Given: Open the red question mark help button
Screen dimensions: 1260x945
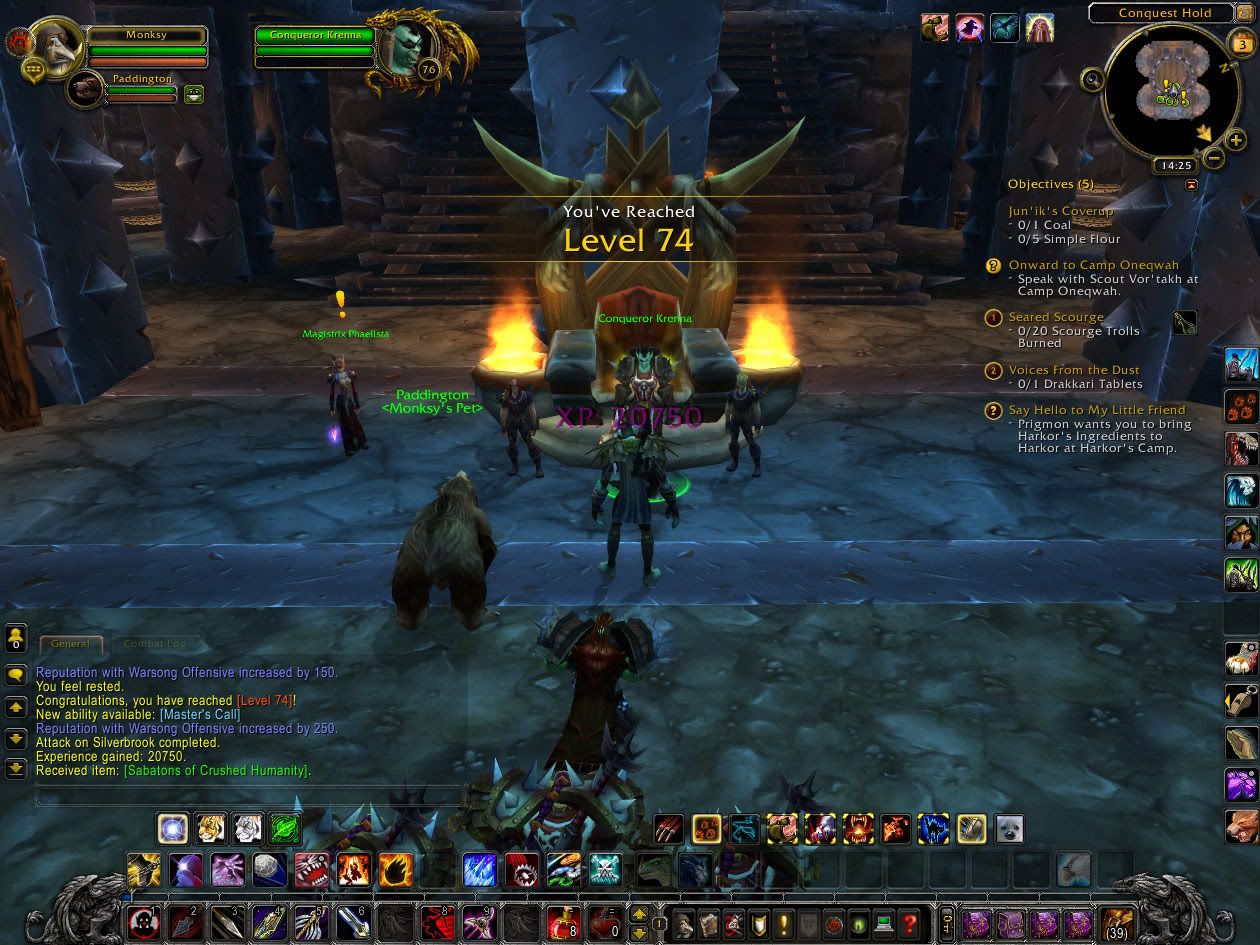Looking at the screenshot, I should [x=909, y=922].
